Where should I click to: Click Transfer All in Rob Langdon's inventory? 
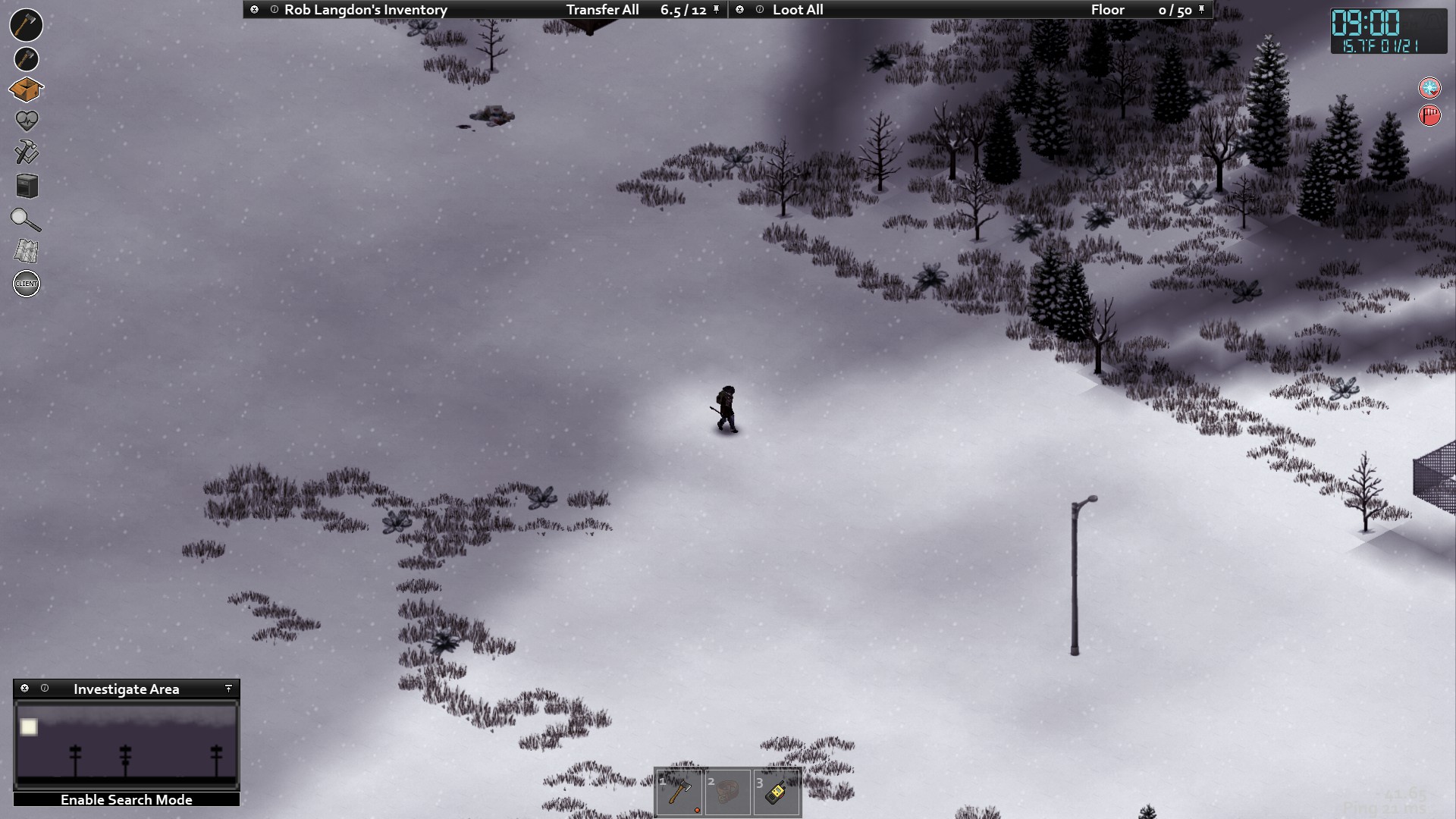(602, 10)
